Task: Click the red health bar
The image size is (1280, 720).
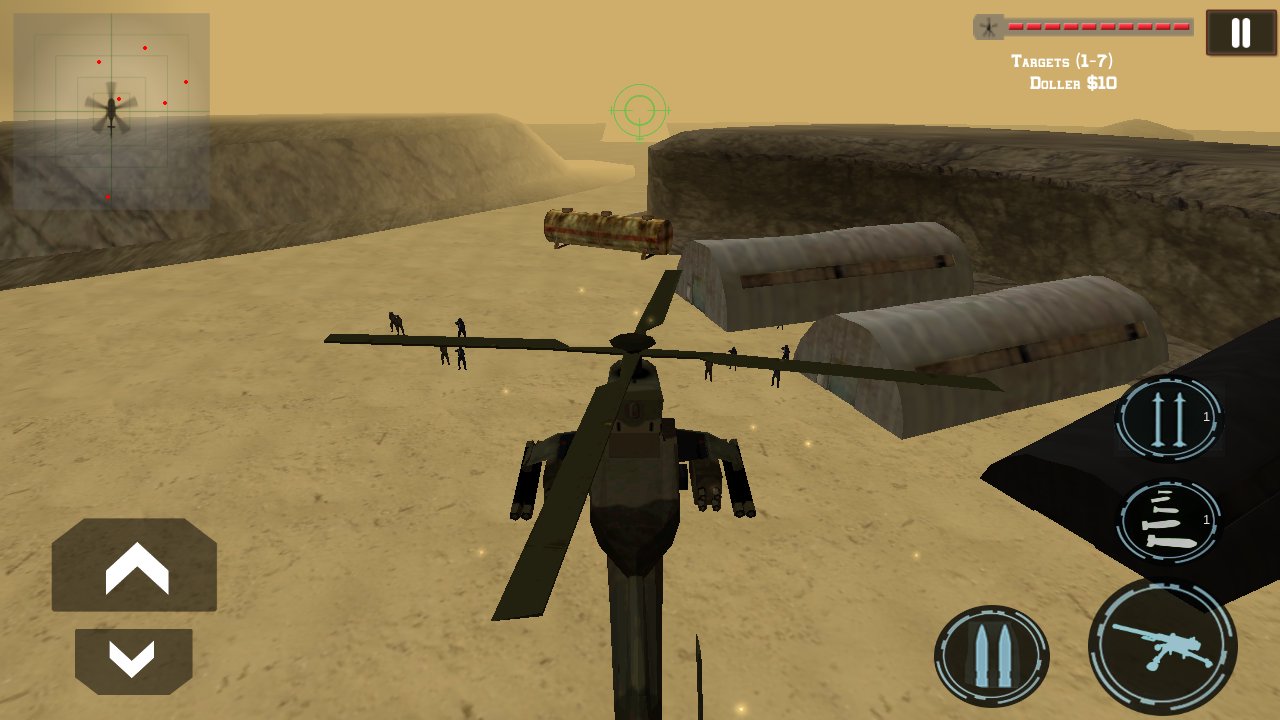Action: (1097, 25)
